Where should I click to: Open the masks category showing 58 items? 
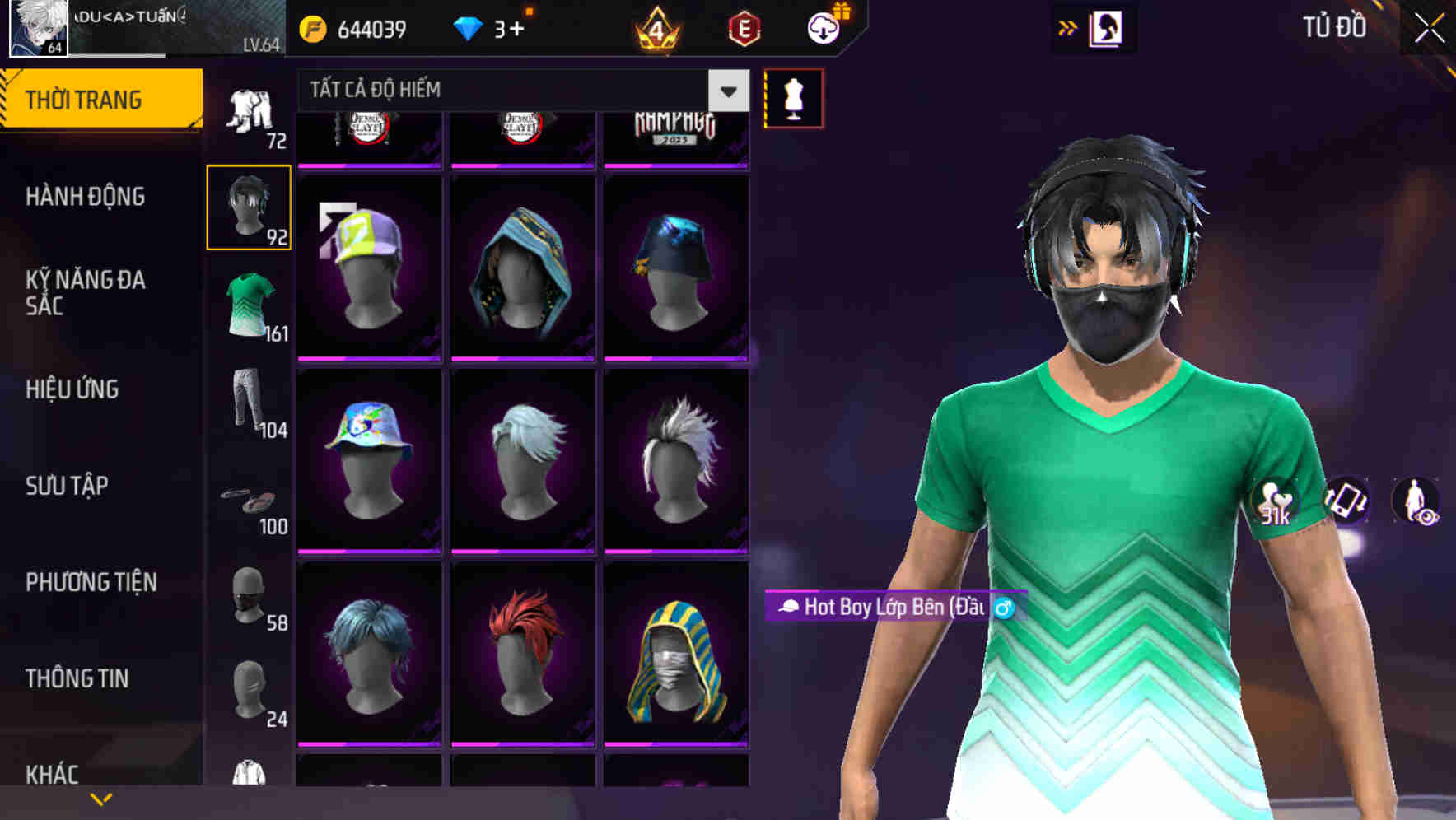pyautogui.click(x=247, y=597)
